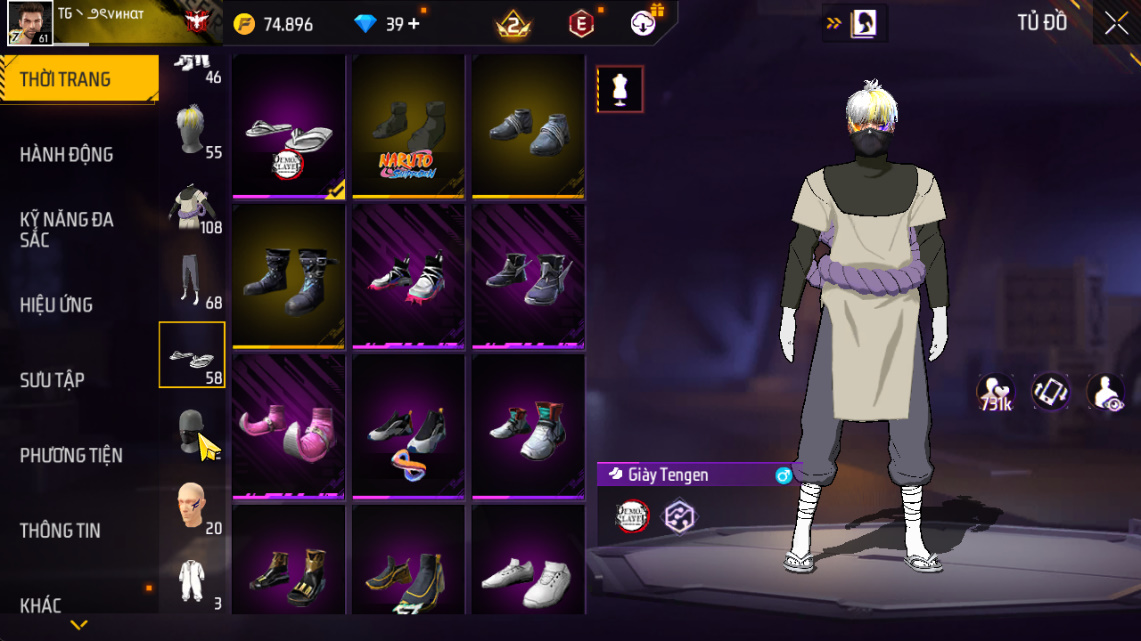Viewport: 1141px width, 641px height.
Task: Click the mannequin outfit preset icon
Action: click(x=620, y=90)
